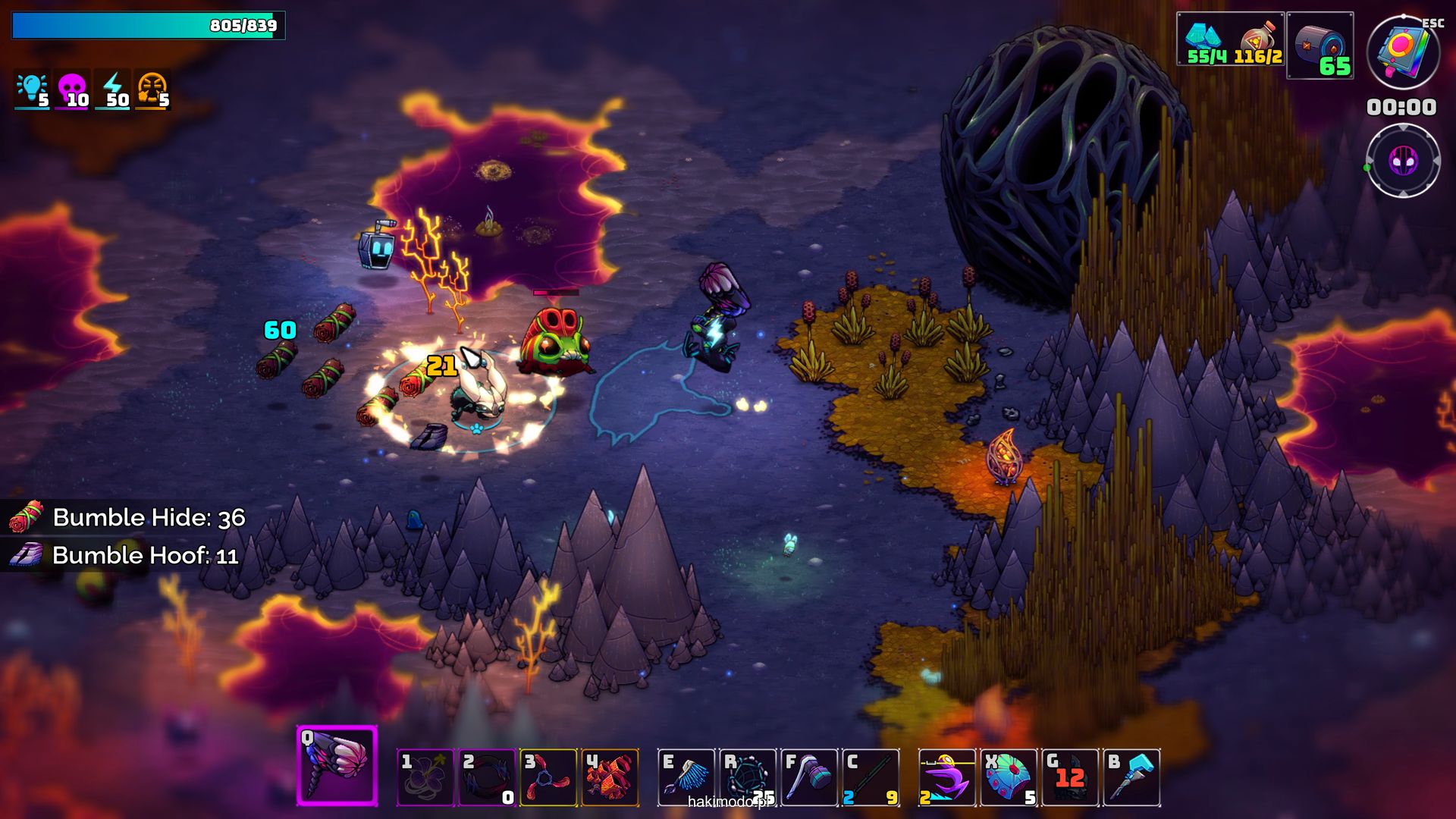Equip the blue brush tool in slot E
The width and height of the screenshot is (1456, 819).
(x=686, y=777)
